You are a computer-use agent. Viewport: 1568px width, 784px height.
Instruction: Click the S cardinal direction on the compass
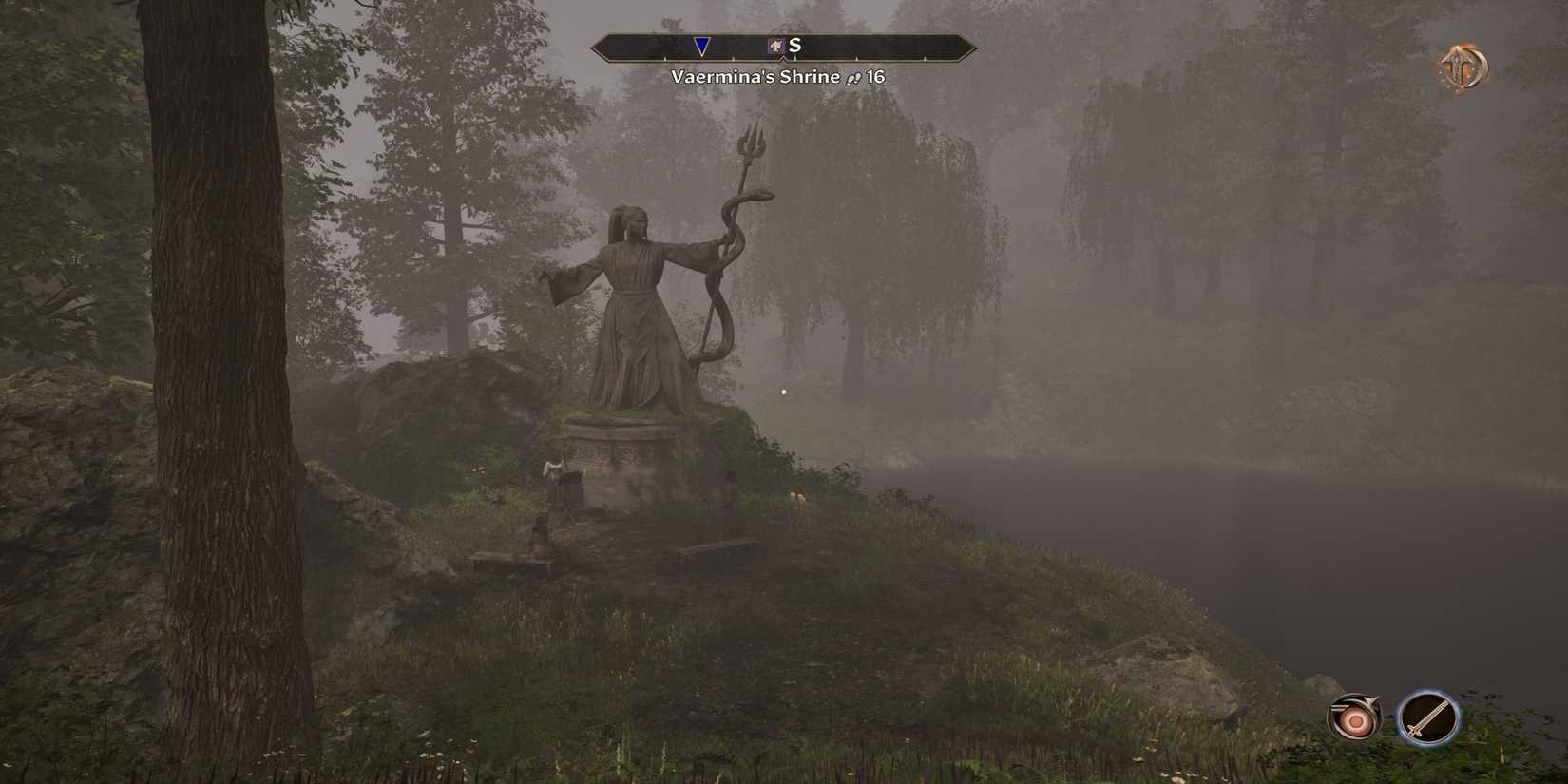click(796, 43)
